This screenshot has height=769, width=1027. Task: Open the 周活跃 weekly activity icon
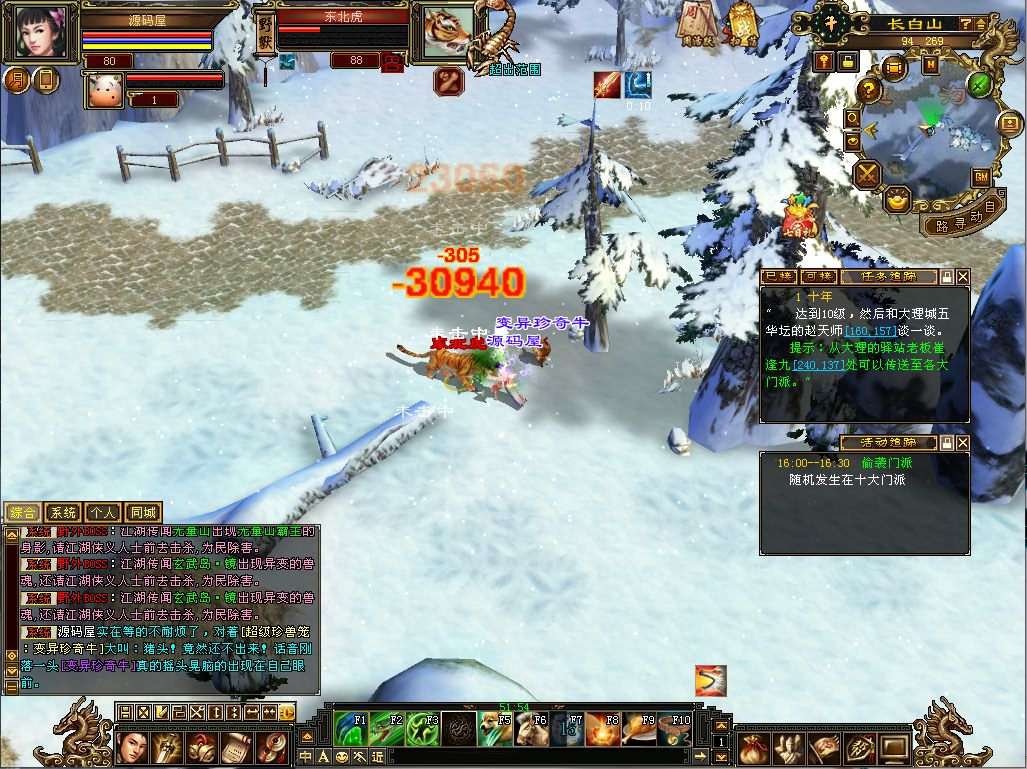[695, 22]
